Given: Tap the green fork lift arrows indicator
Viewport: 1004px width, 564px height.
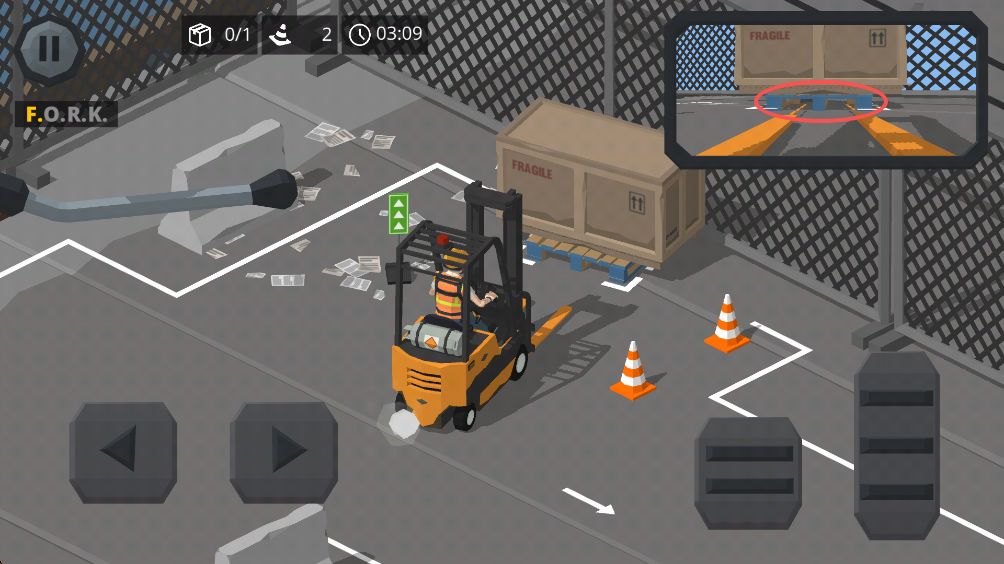Looking at the screenshot, I should [x=398, y=213].
